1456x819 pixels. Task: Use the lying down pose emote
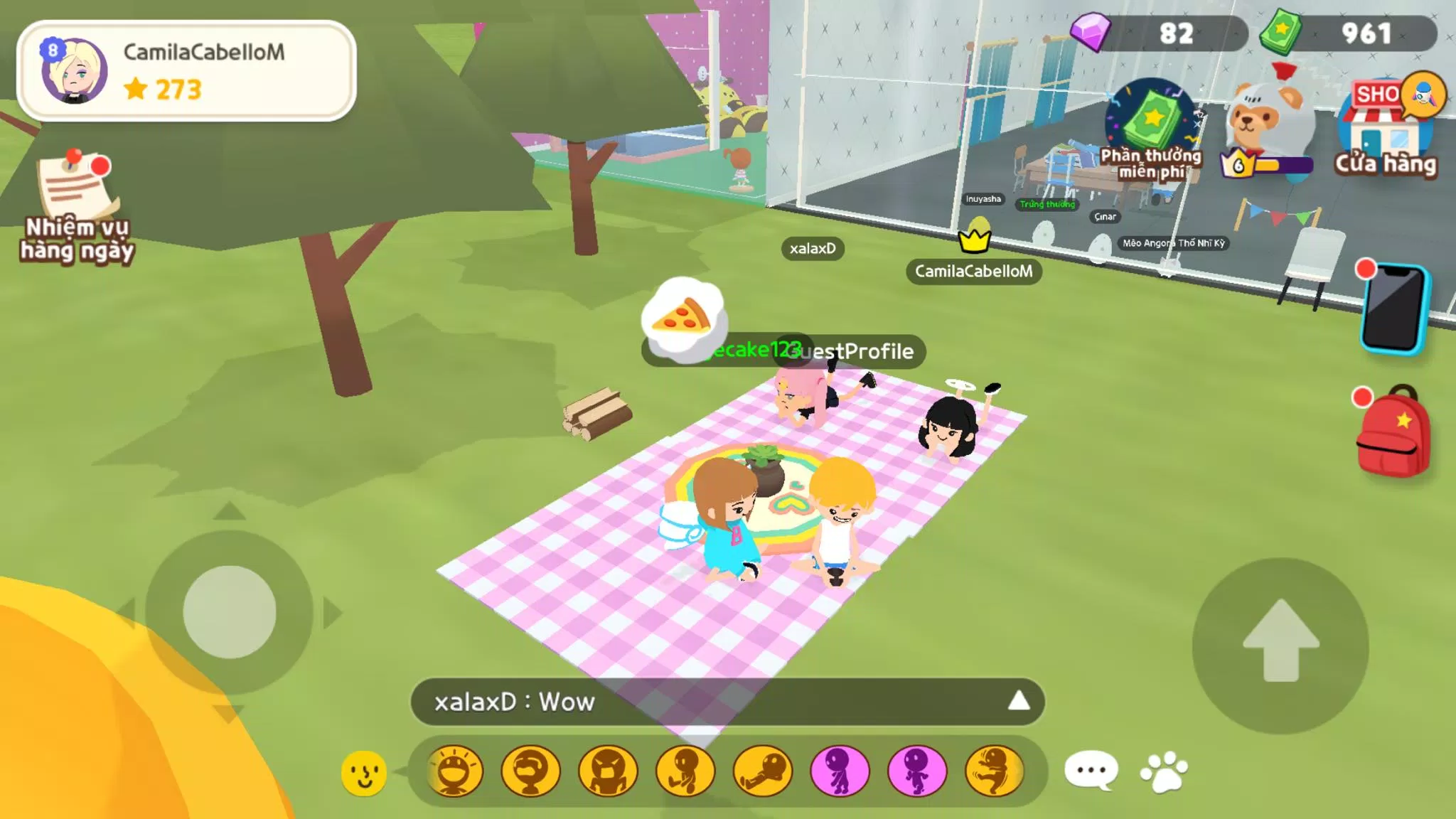click(x=763, y=771)
